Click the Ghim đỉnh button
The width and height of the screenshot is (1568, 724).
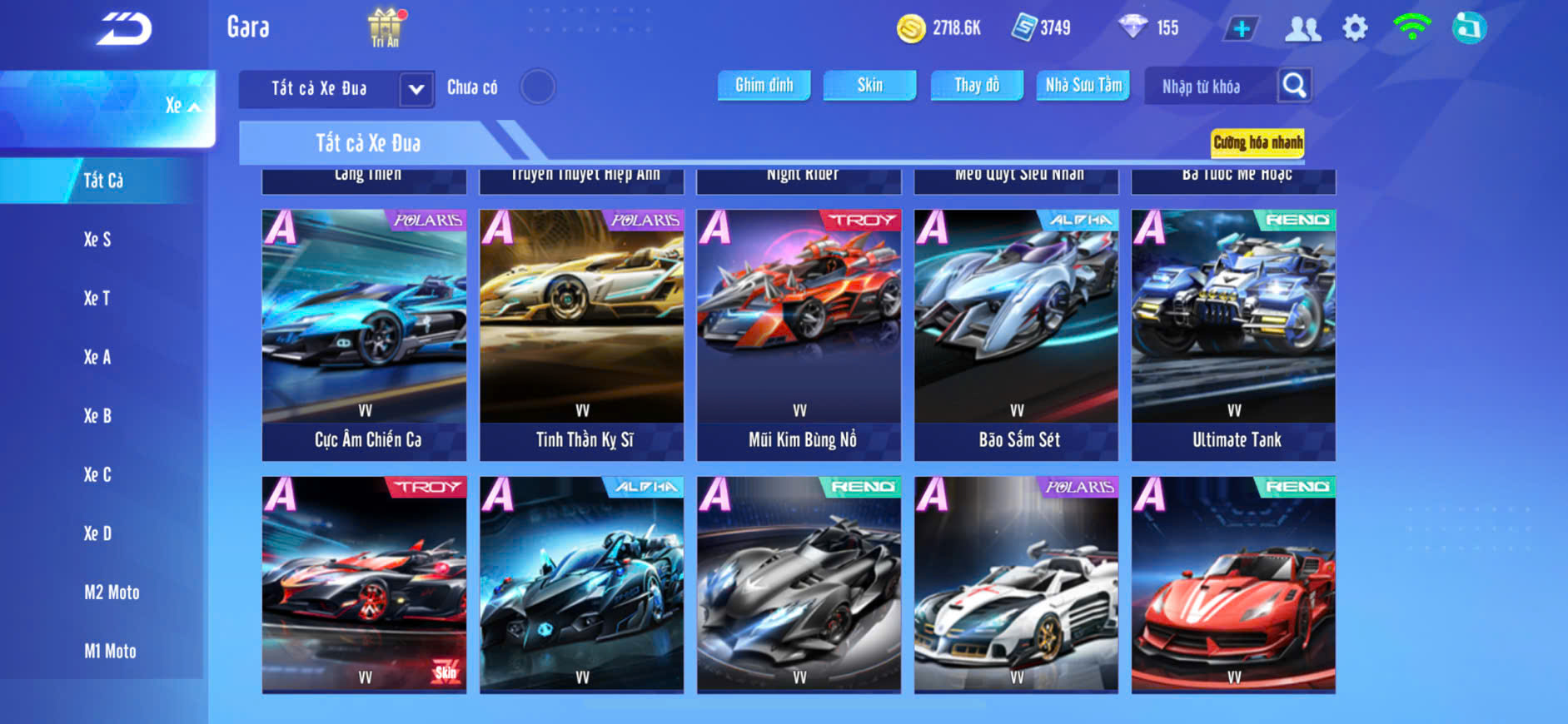tap(764, 85)
